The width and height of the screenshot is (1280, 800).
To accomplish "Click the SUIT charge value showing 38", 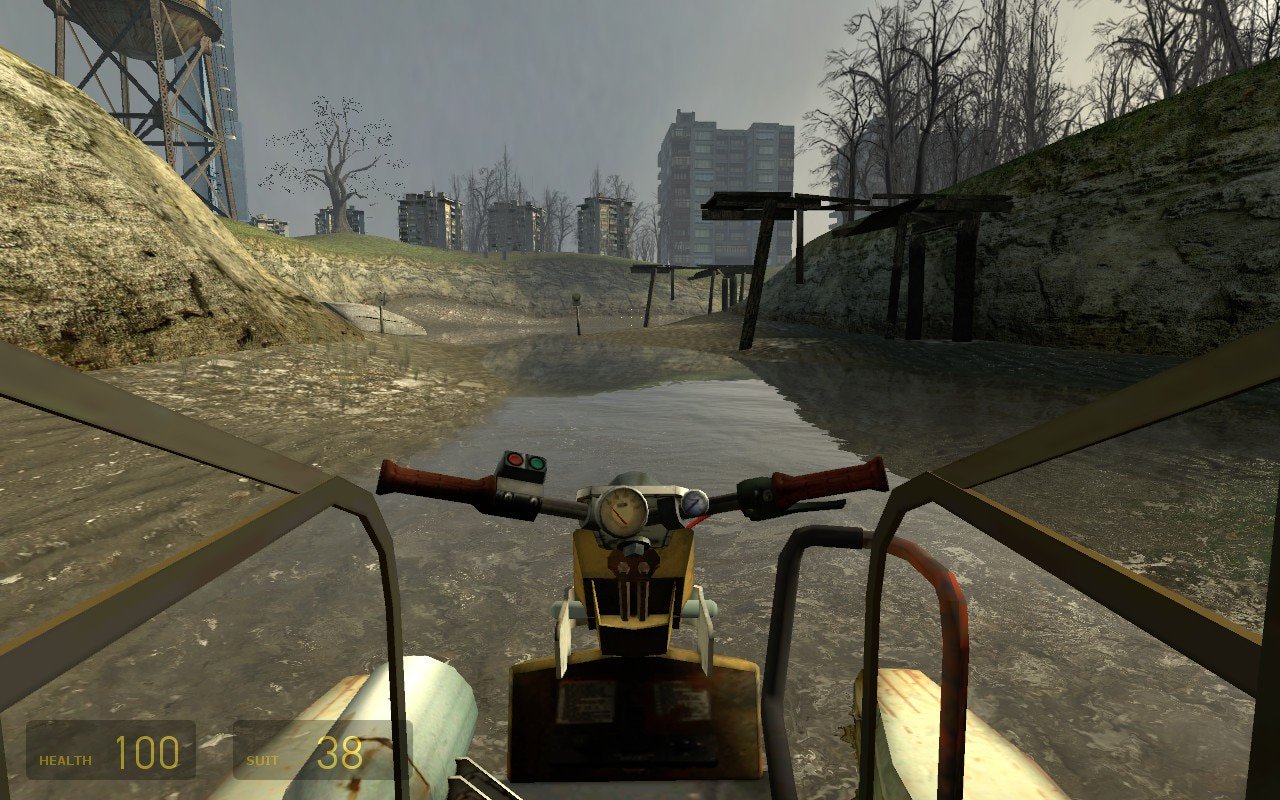I will [338, 752].
